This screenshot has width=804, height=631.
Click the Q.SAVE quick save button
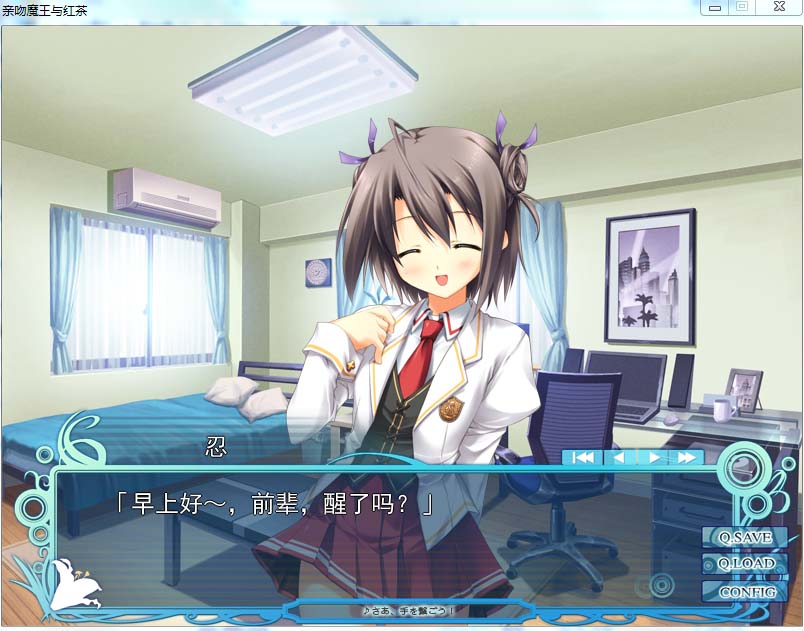(745, 538)
